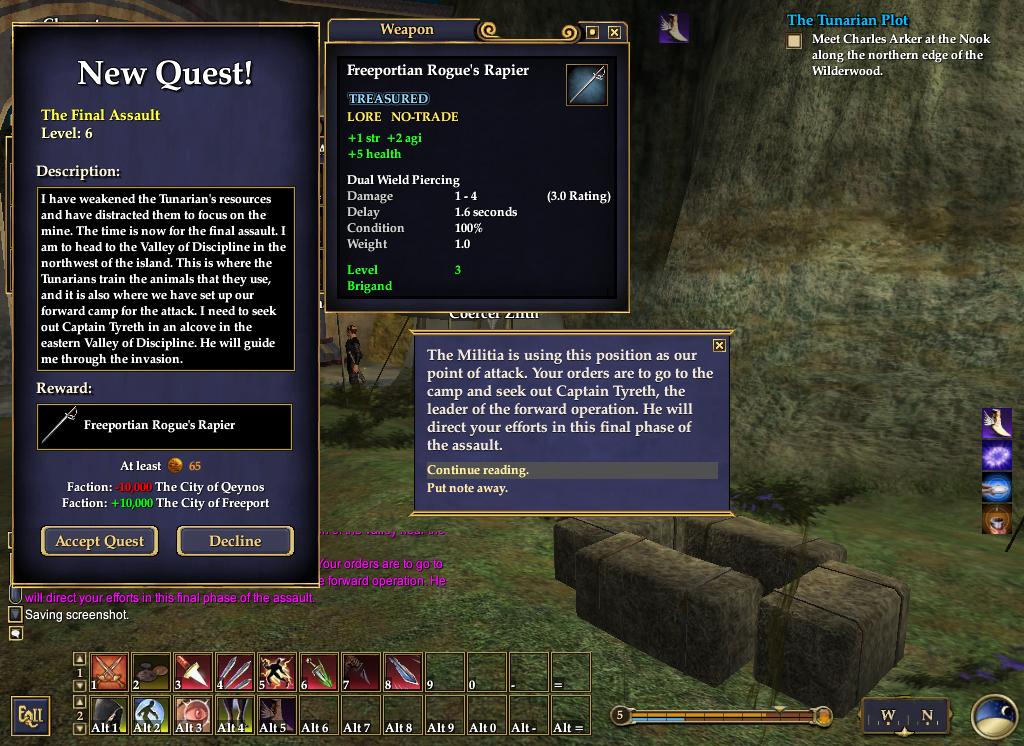This screenshot has height=746, width=1024.
Task: Activate the dagger stab ability in slot 3
Action: (193, 671)
